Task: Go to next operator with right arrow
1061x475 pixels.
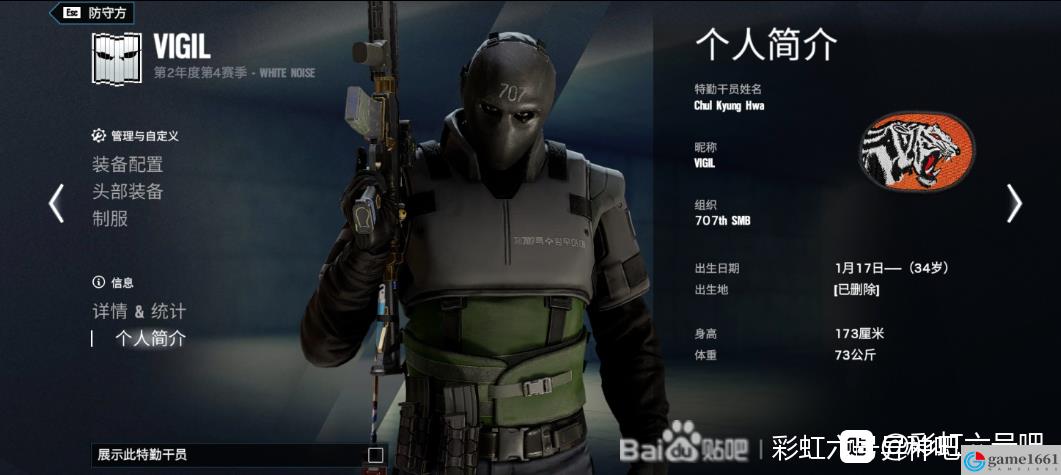Action: click(1014, 203)
